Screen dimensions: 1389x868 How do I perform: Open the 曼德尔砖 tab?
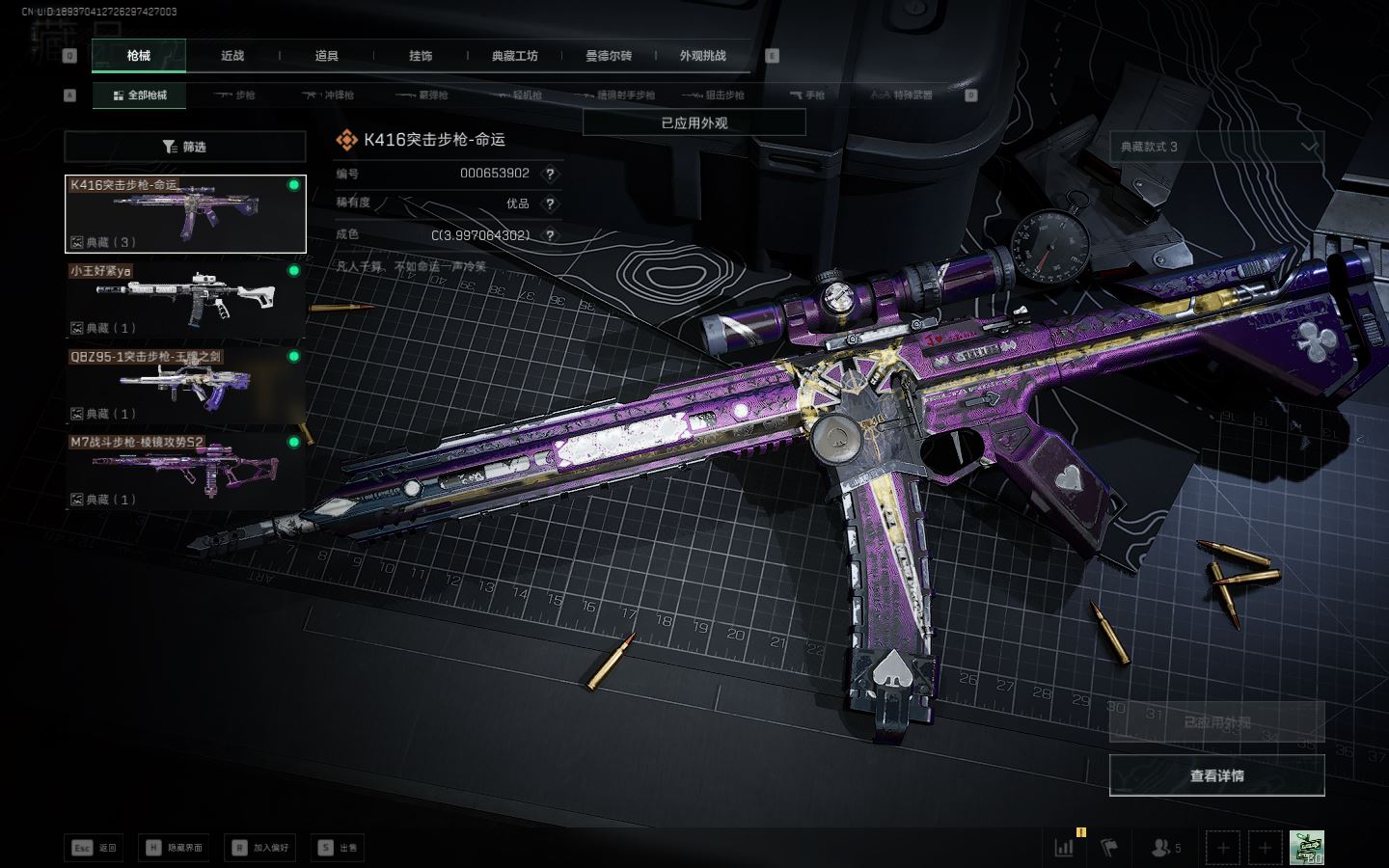tap(609, 56)
